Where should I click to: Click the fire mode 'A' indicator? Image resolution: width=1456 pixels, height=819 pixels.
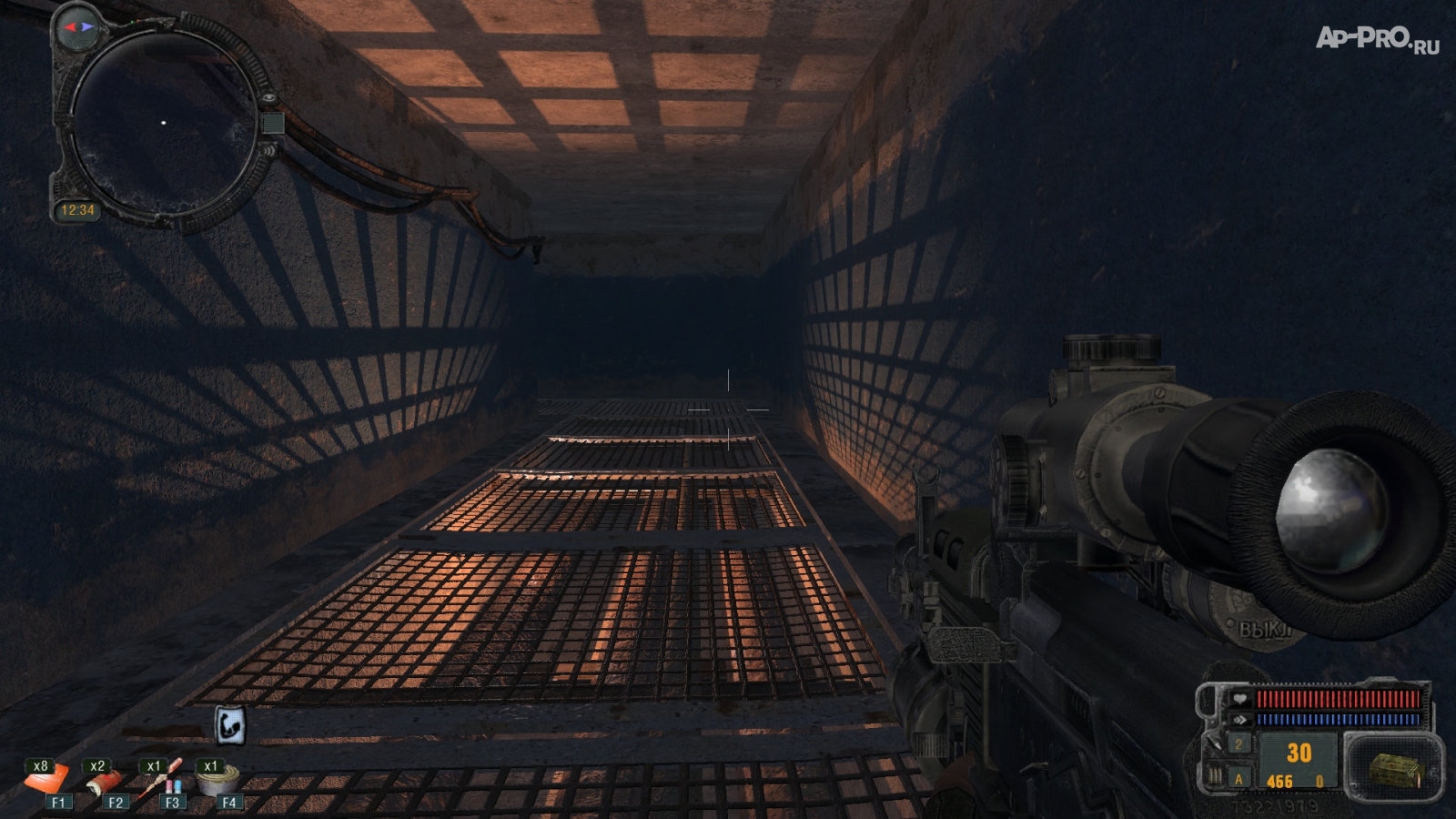click(x=1238, y=779)
